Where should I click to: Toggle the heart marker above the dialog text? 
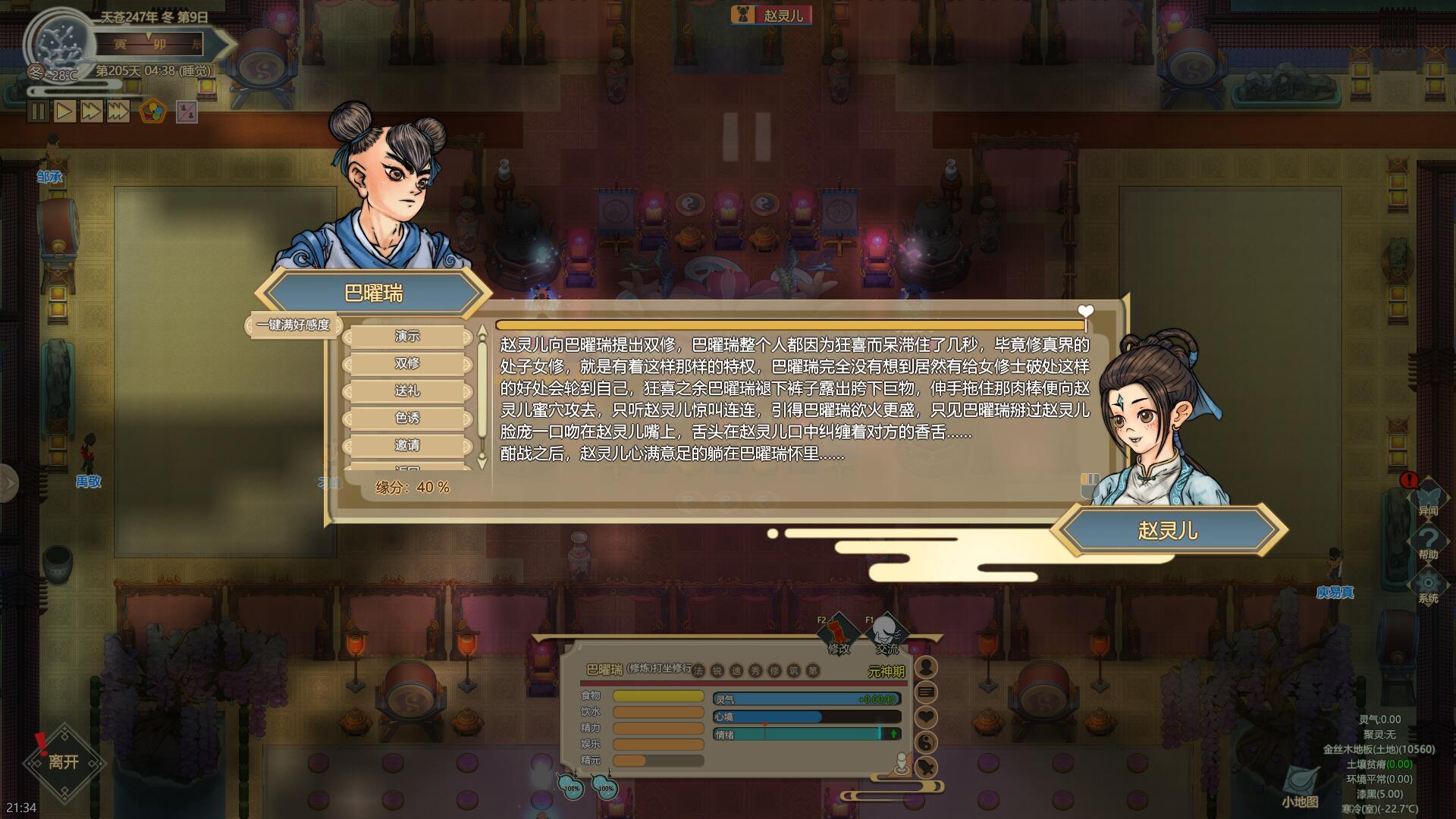[x=1087, y=312]
